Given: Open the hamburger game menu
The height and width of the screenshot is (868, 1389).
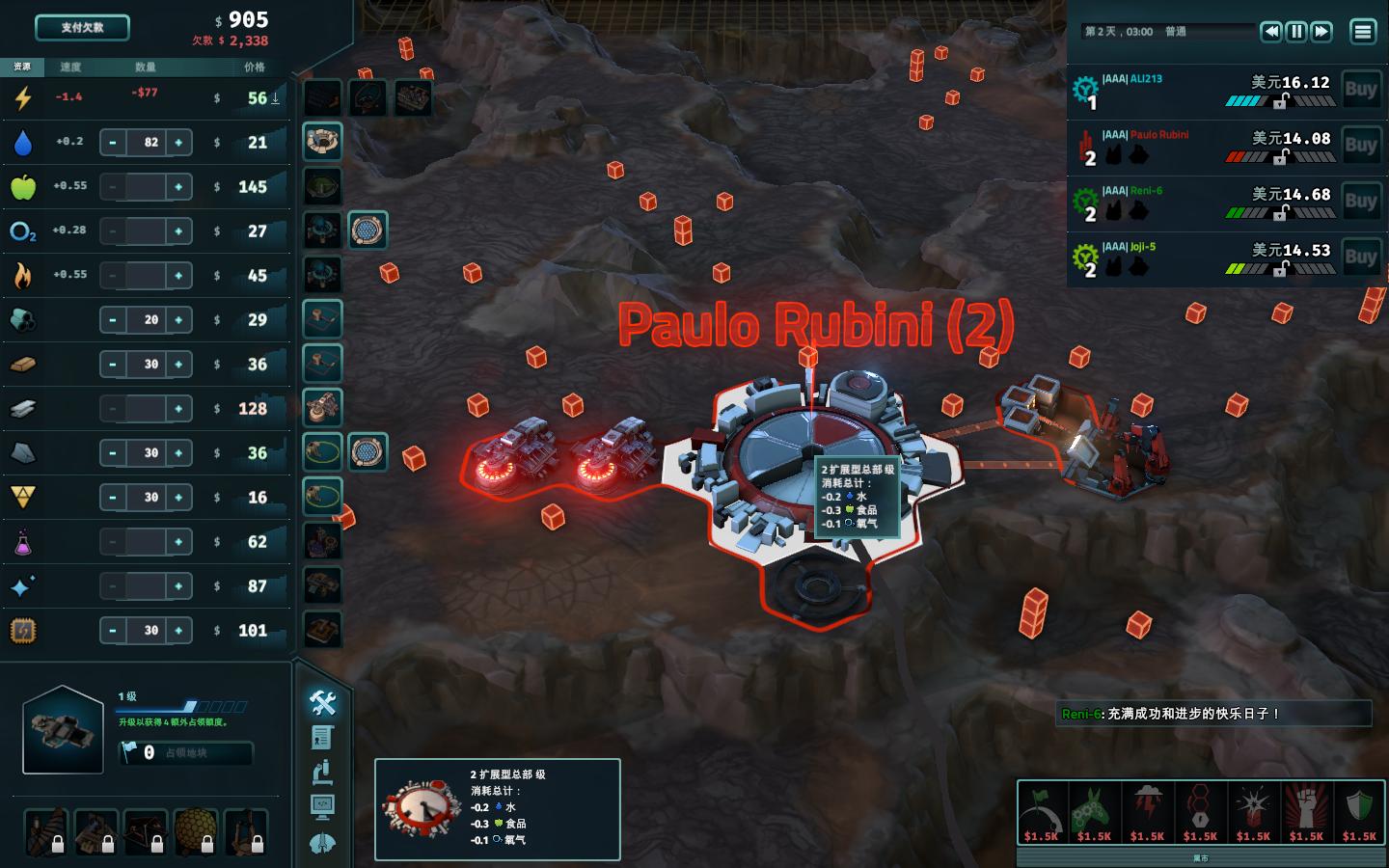Looking at the screenshot, I should (1362, 31).
